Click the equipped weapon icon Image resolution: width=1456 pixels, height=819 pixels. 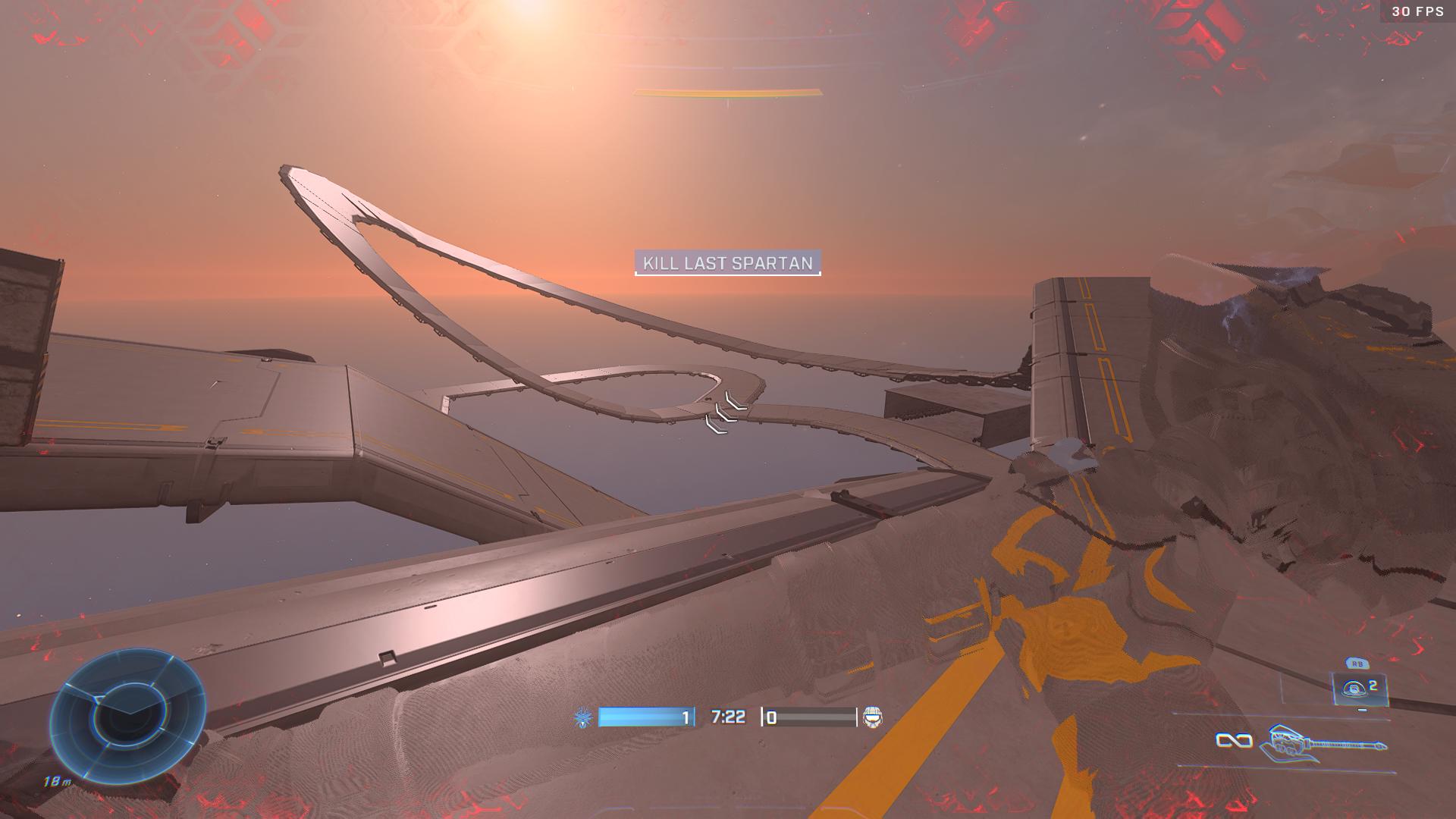[x=1323, y=742]
